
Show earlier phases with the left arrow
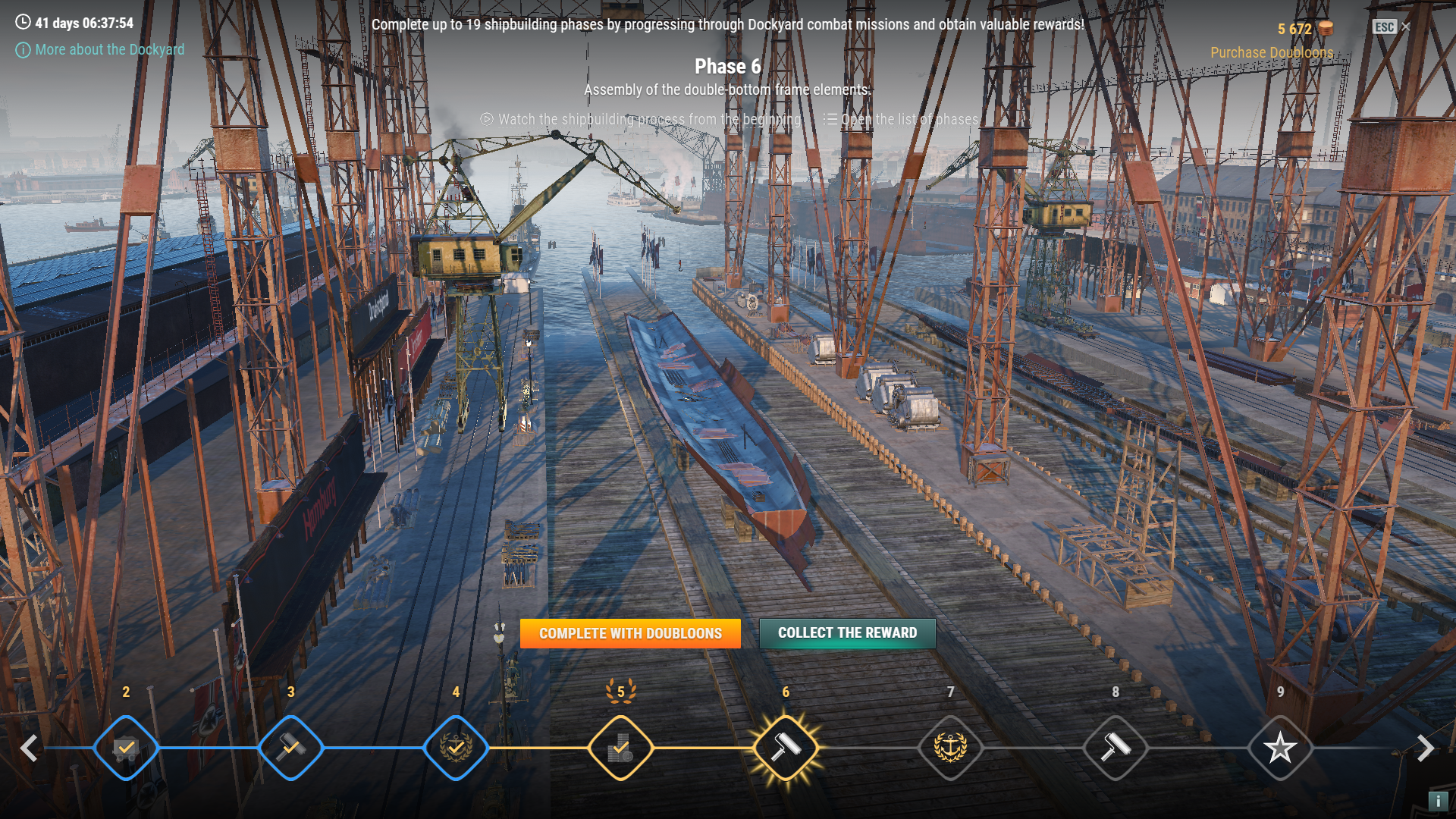[29, 748]
